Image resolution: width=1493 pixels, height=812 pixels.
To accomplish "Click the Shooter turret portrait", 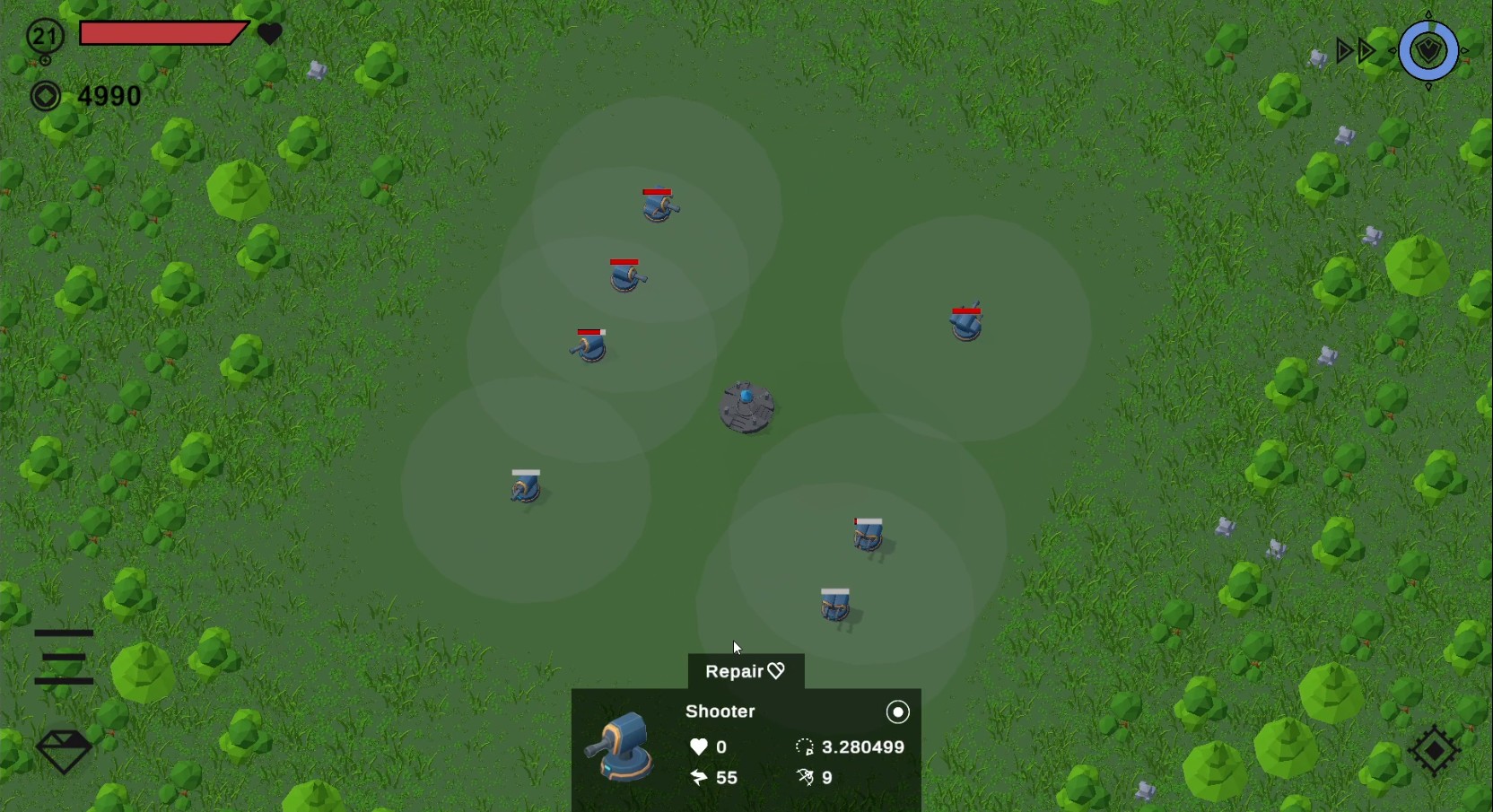I will pyautogui.click(x=621, y=747).
